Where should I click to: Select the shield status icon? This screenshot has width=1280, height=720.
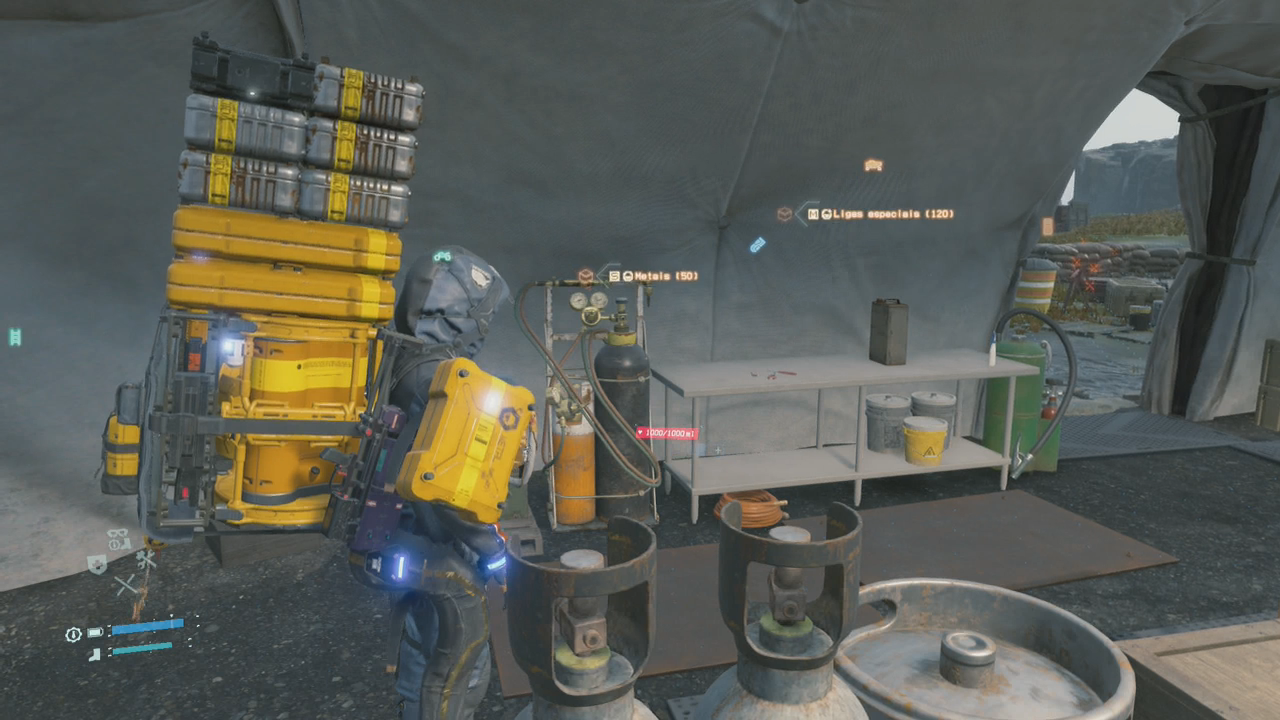click(x=97, y=565)
